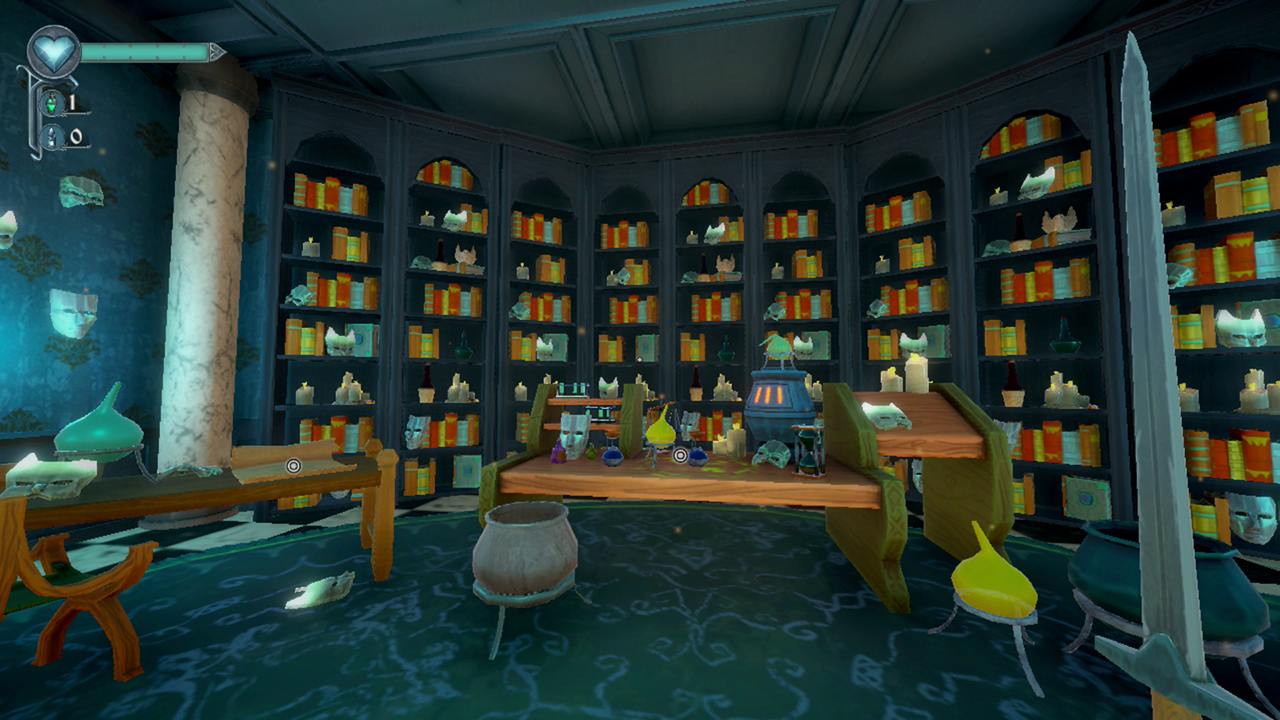
Task: Select the heart health icon
Action: [53, 50]
